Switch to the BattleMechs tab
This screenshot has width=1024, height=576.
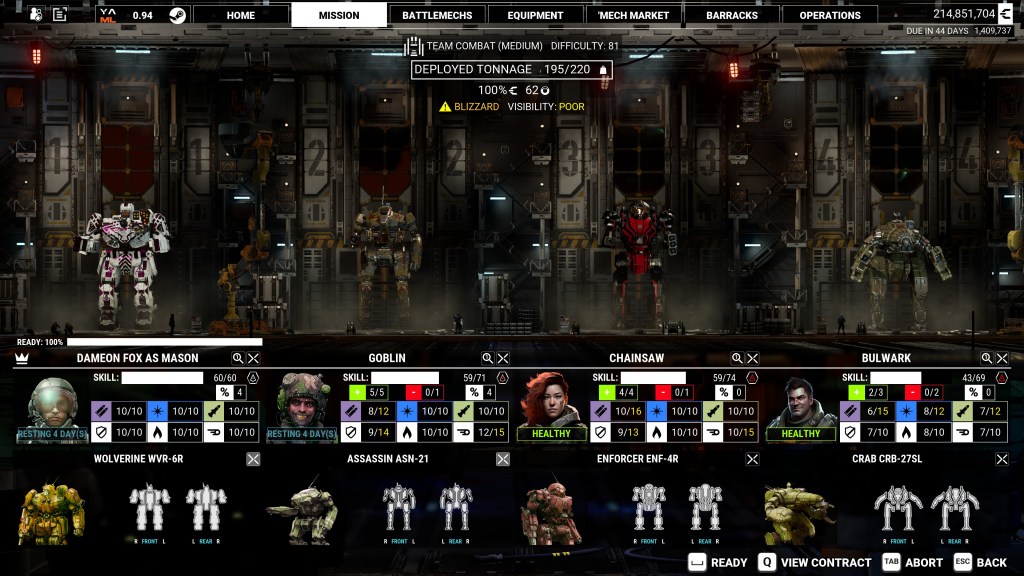[437, 15]
